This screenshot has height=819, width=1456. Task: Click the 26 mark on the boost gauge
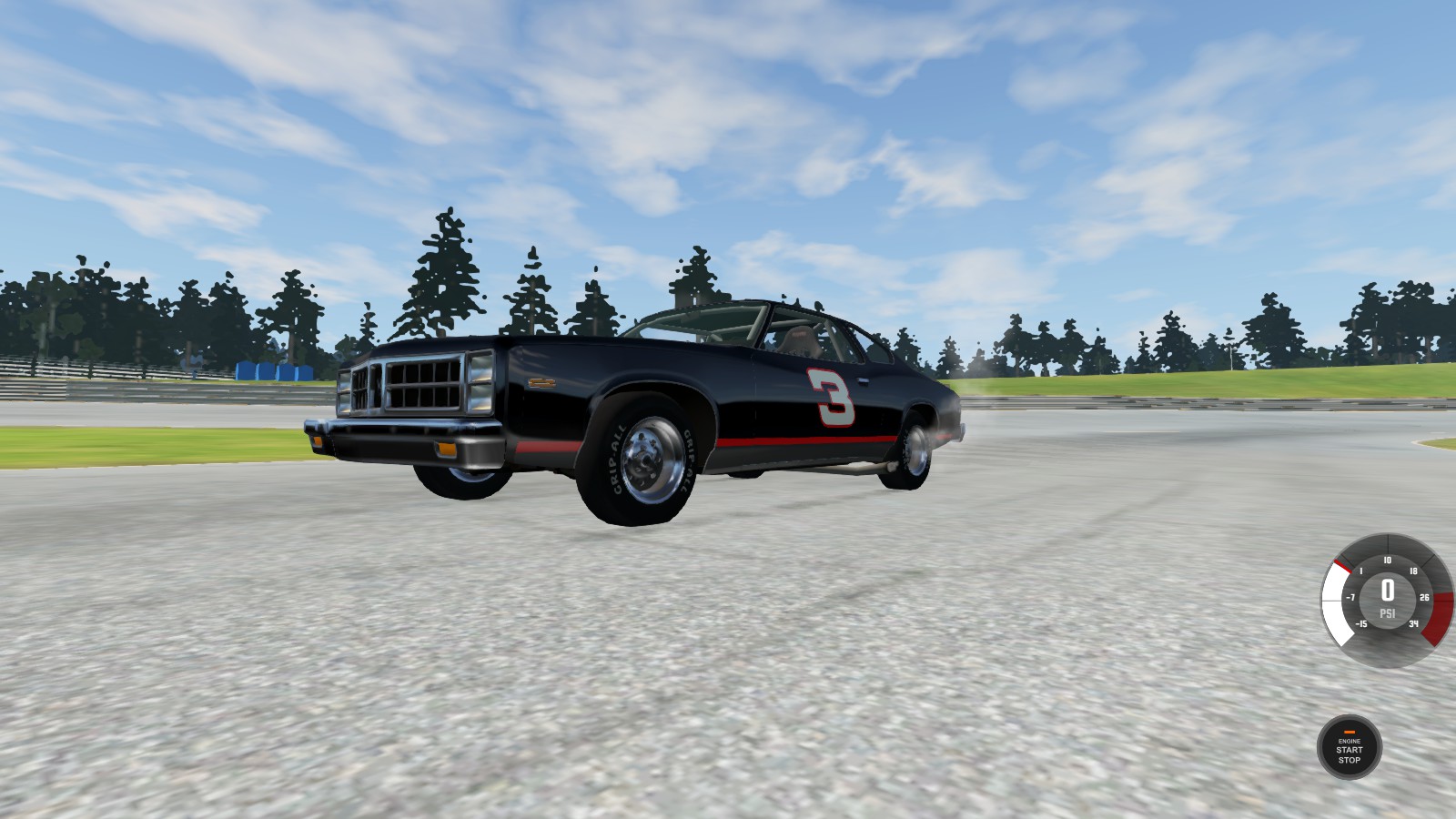[x=1425, y=597]
